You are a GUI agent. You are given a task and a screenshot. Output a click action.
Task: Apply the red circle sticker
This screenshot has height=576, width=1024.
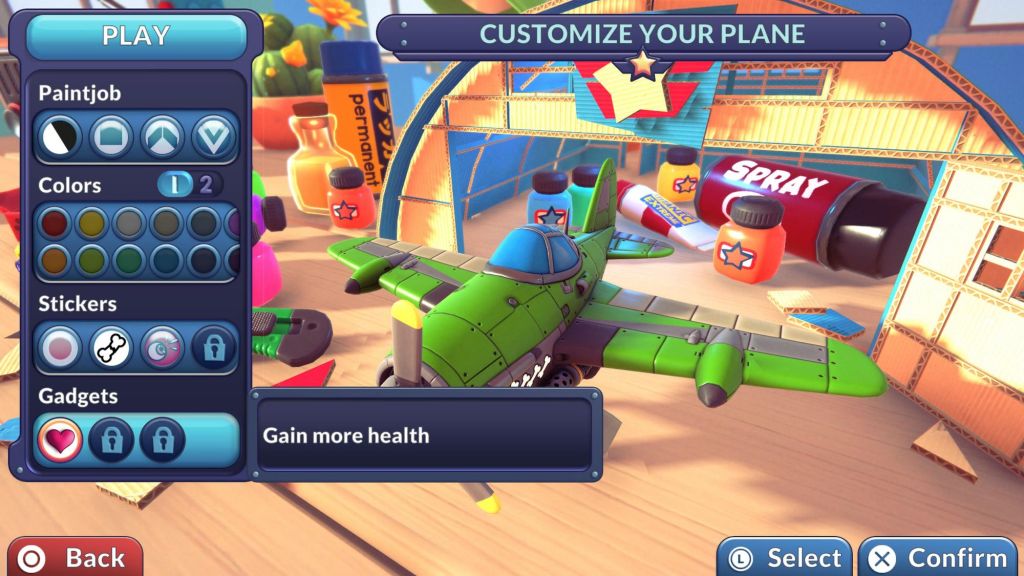click(60, 347)
